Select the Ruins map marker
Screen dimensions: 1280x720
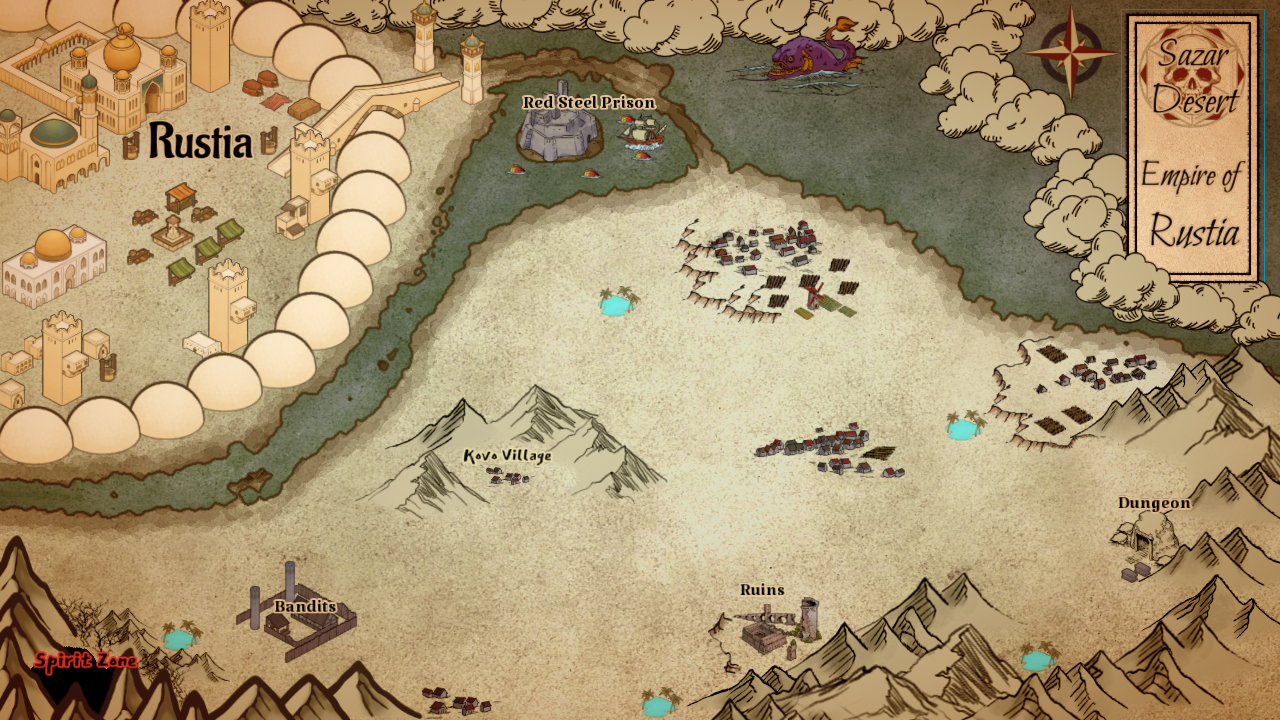(x=762, y=590)
